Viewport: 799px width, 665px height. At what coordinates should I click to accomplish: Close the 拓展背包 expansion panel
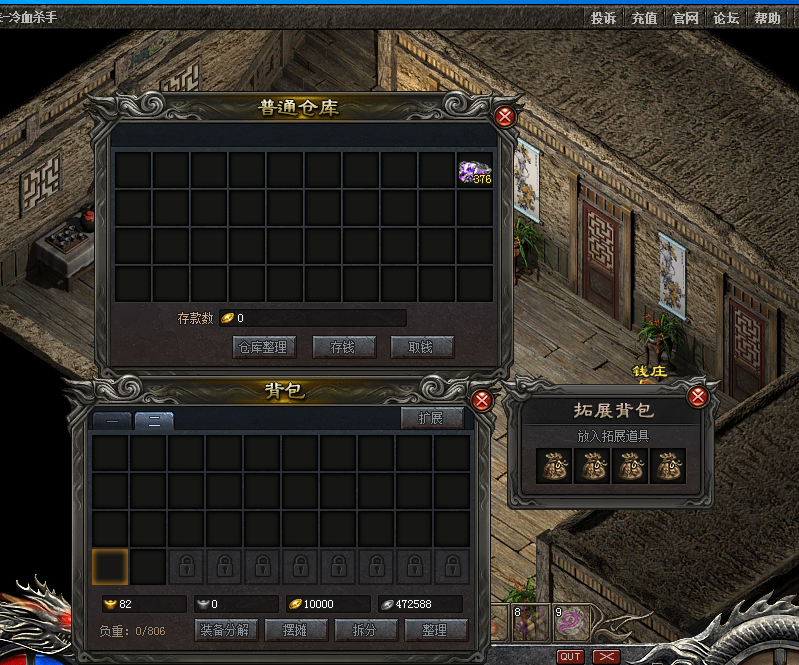point(698,397)
